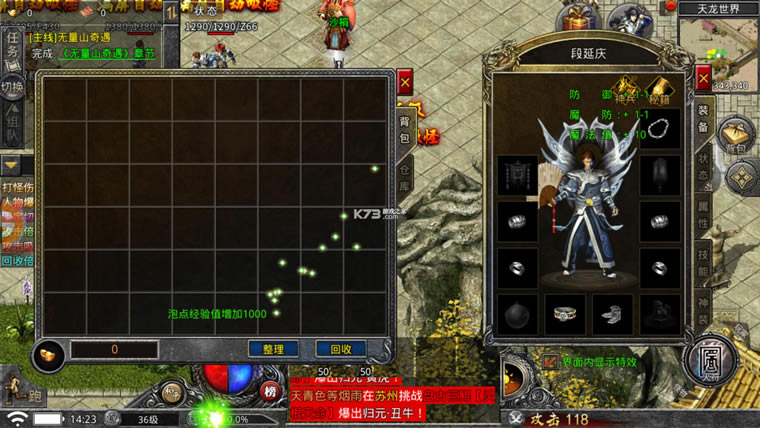
Task: Select the 装备 equipment tab
Action: pyautogui.click(x=703, y=120)
